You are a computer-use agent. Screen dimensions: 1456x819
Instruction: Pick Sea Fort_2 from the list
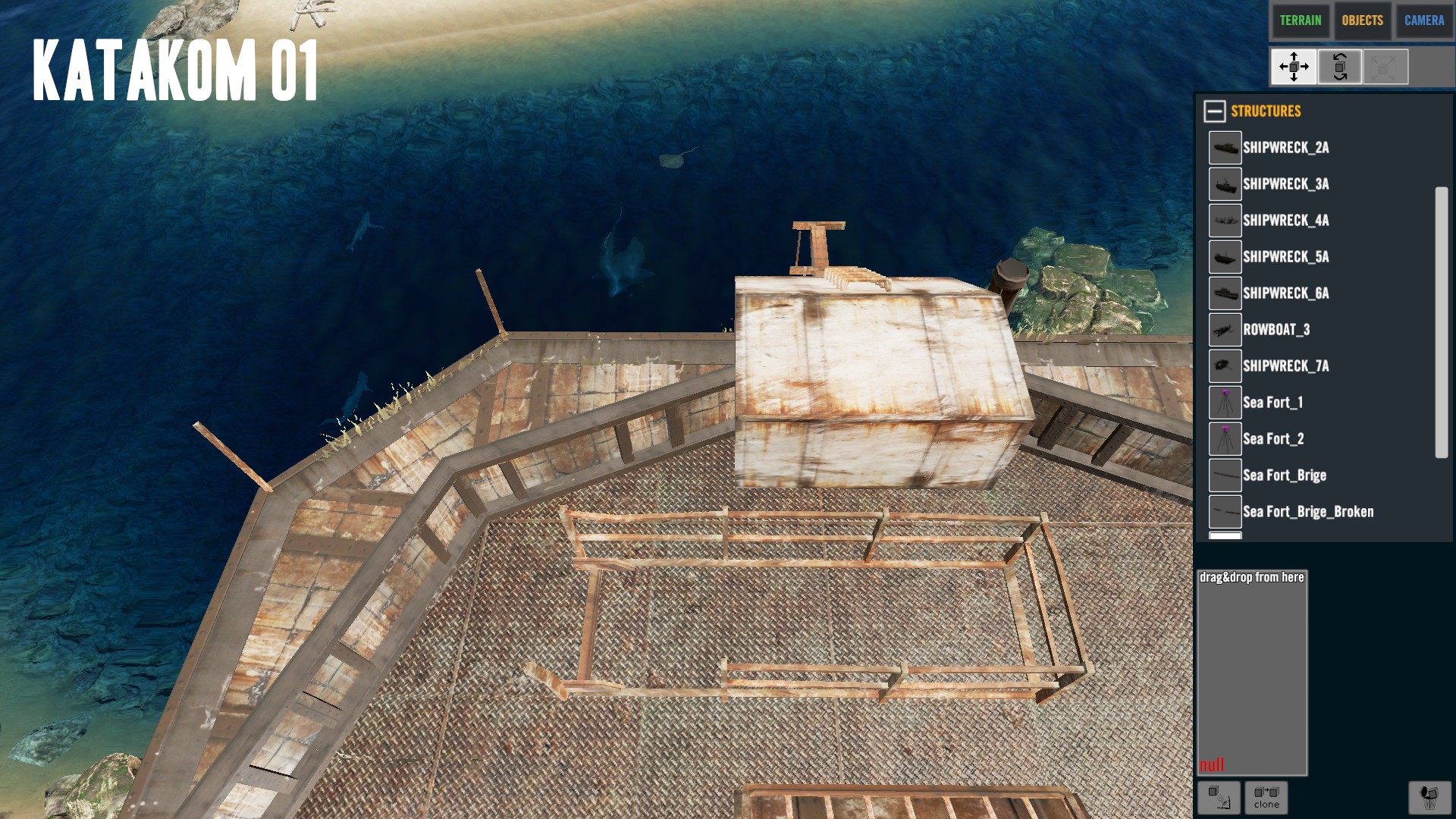coord(1273,439)
